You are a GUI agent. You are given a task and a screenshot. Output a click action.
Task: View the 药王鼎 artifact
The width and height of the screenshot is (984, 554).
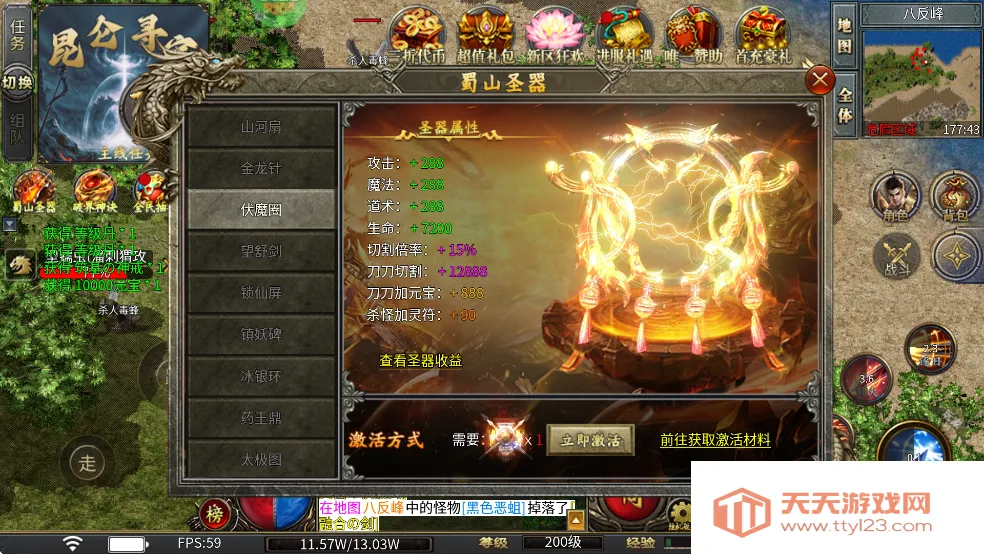coord(261,418)
